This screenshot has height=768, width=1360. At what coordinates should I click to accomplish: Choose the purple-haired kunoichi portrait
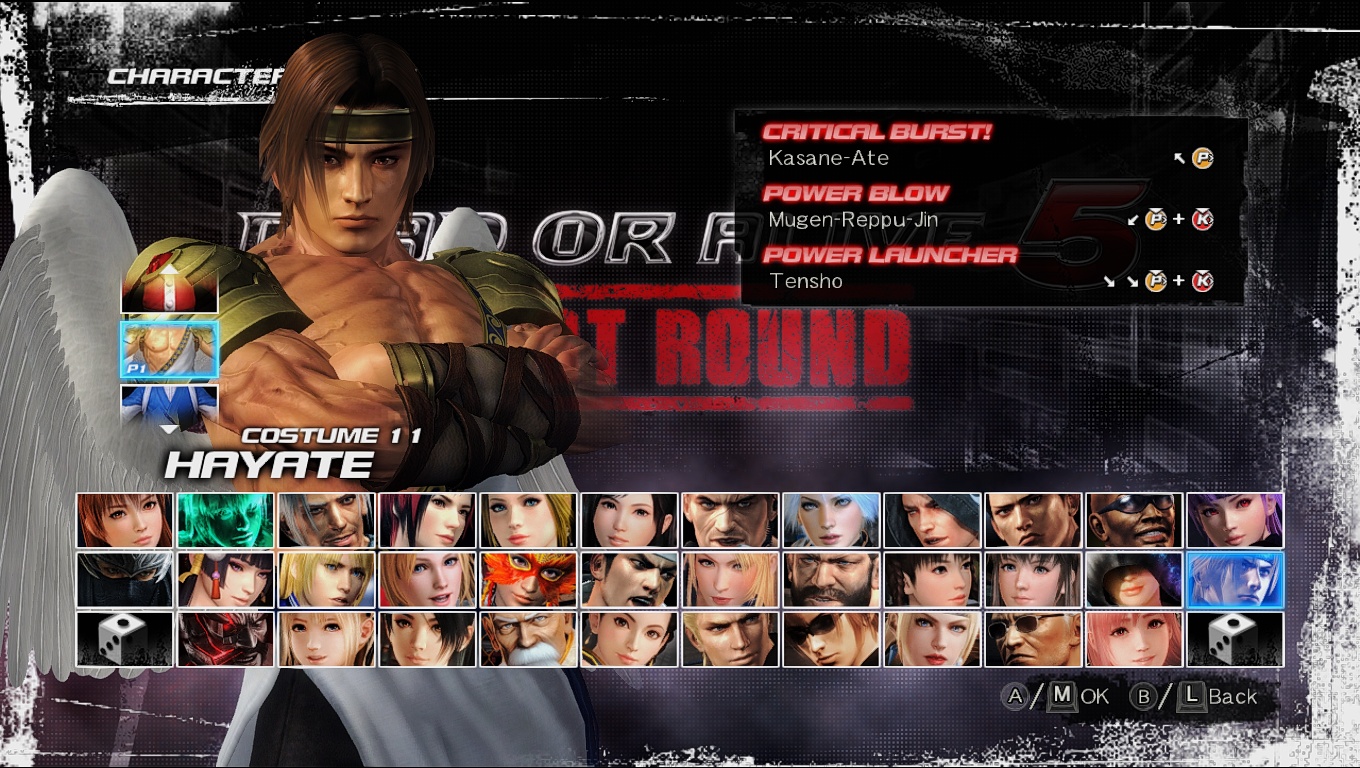point(1235,520)
